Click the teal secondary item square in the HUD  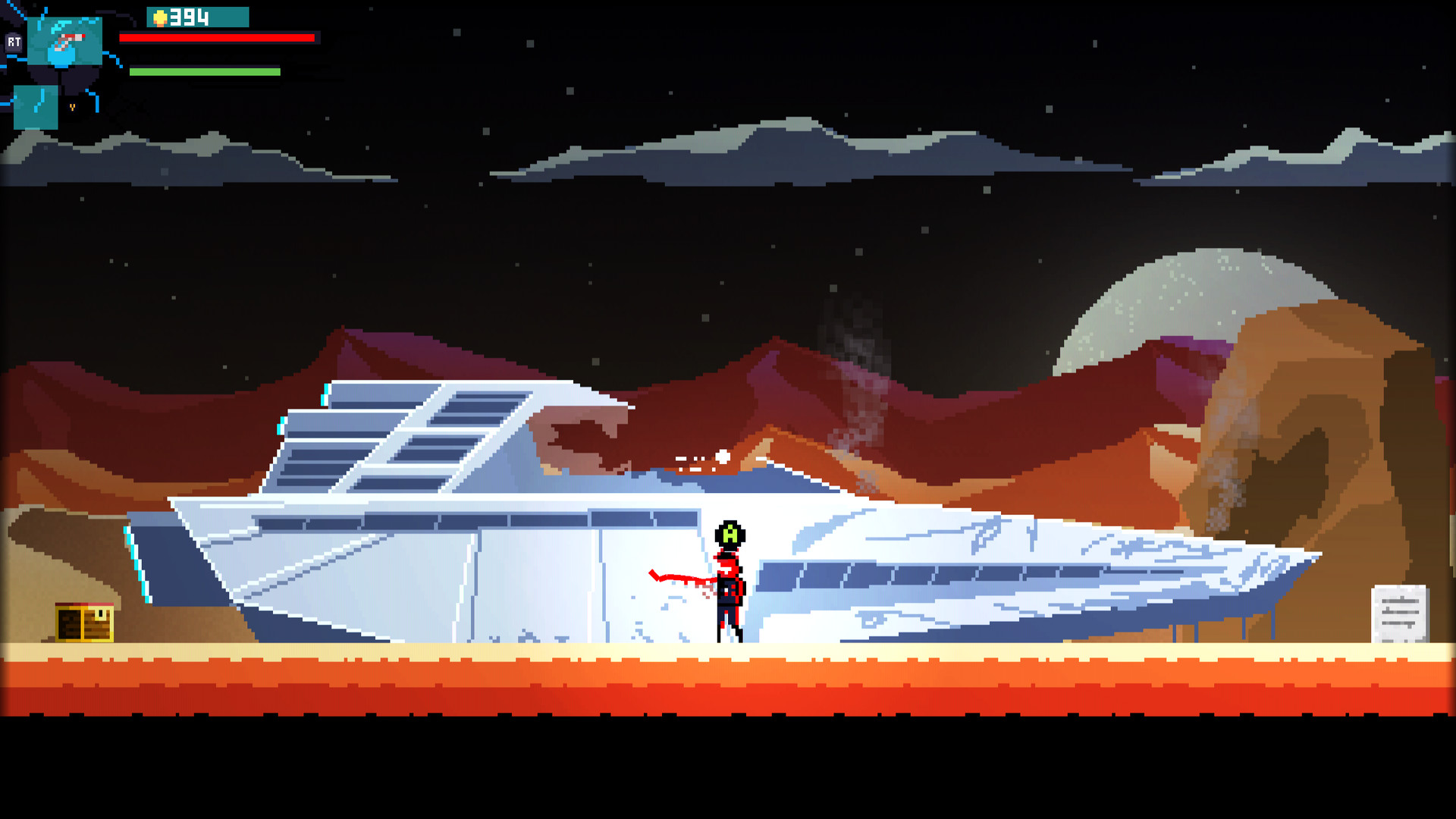(x=36, y=108)
